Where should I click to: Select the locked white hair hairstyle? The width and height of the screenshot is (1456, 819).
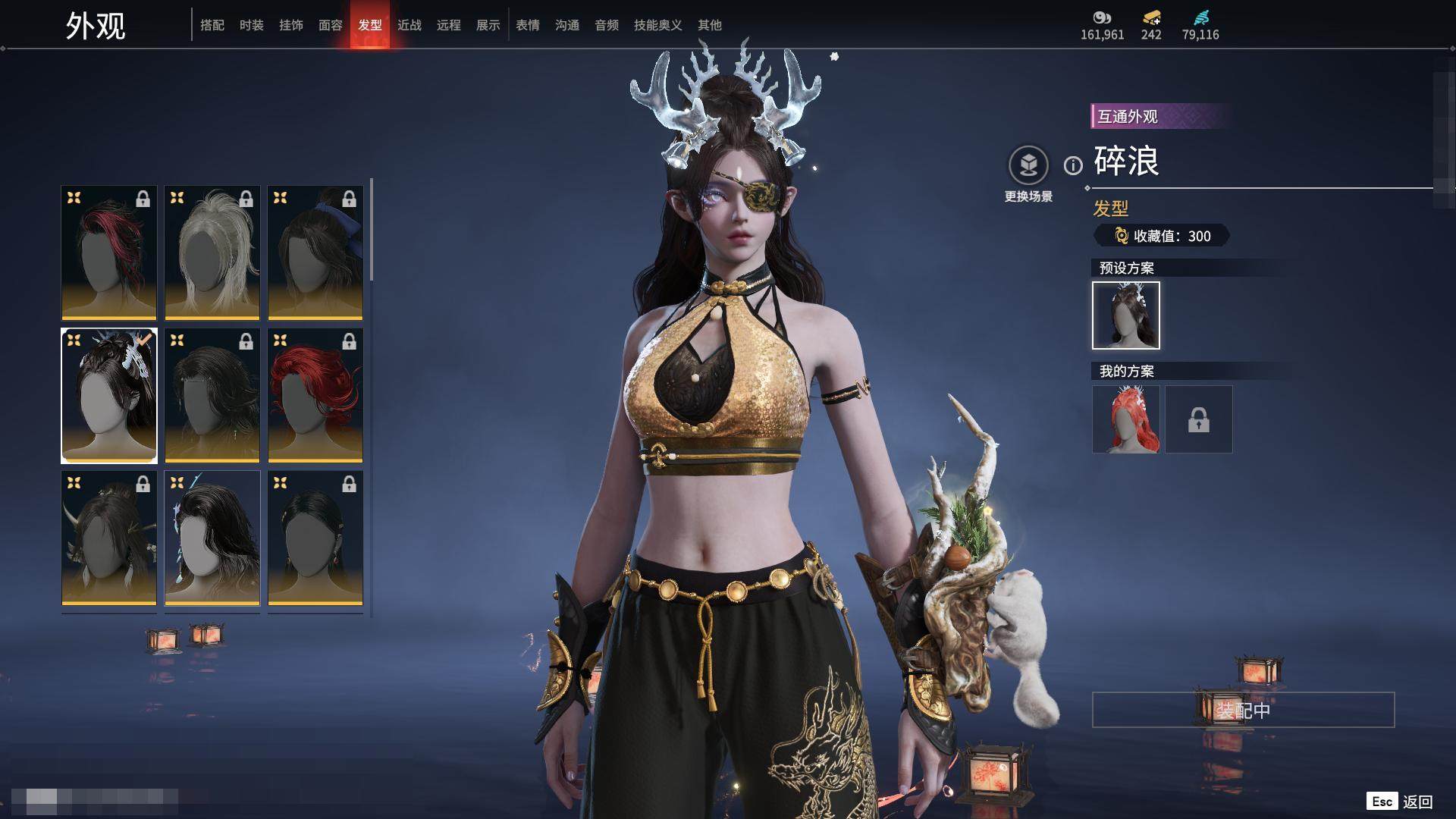tap(212, 253)
